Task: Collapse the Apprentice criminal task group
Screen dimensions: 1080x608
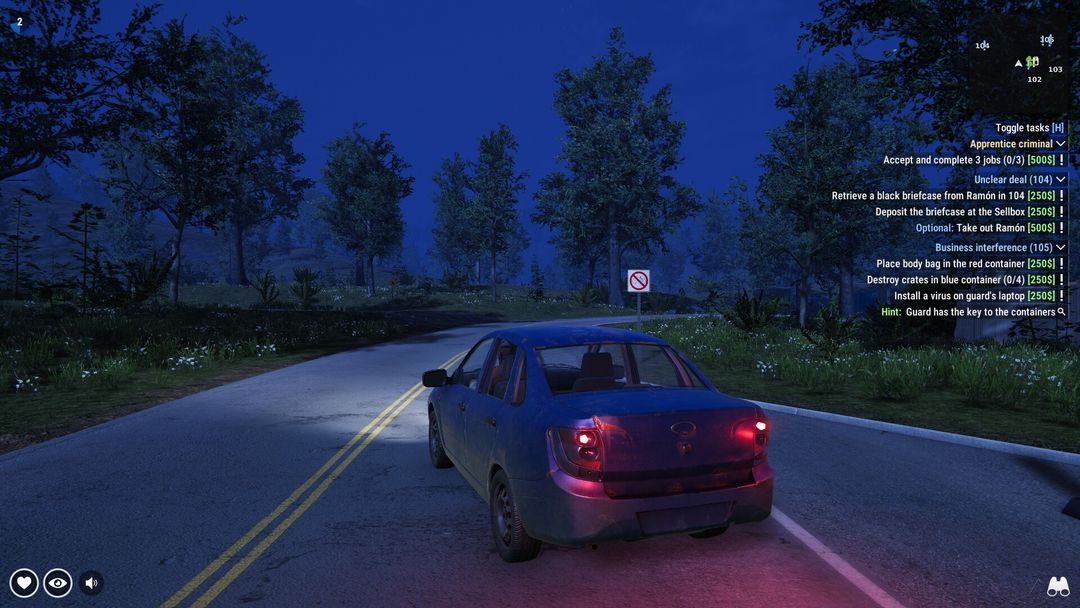Action: coord(1061,144)
